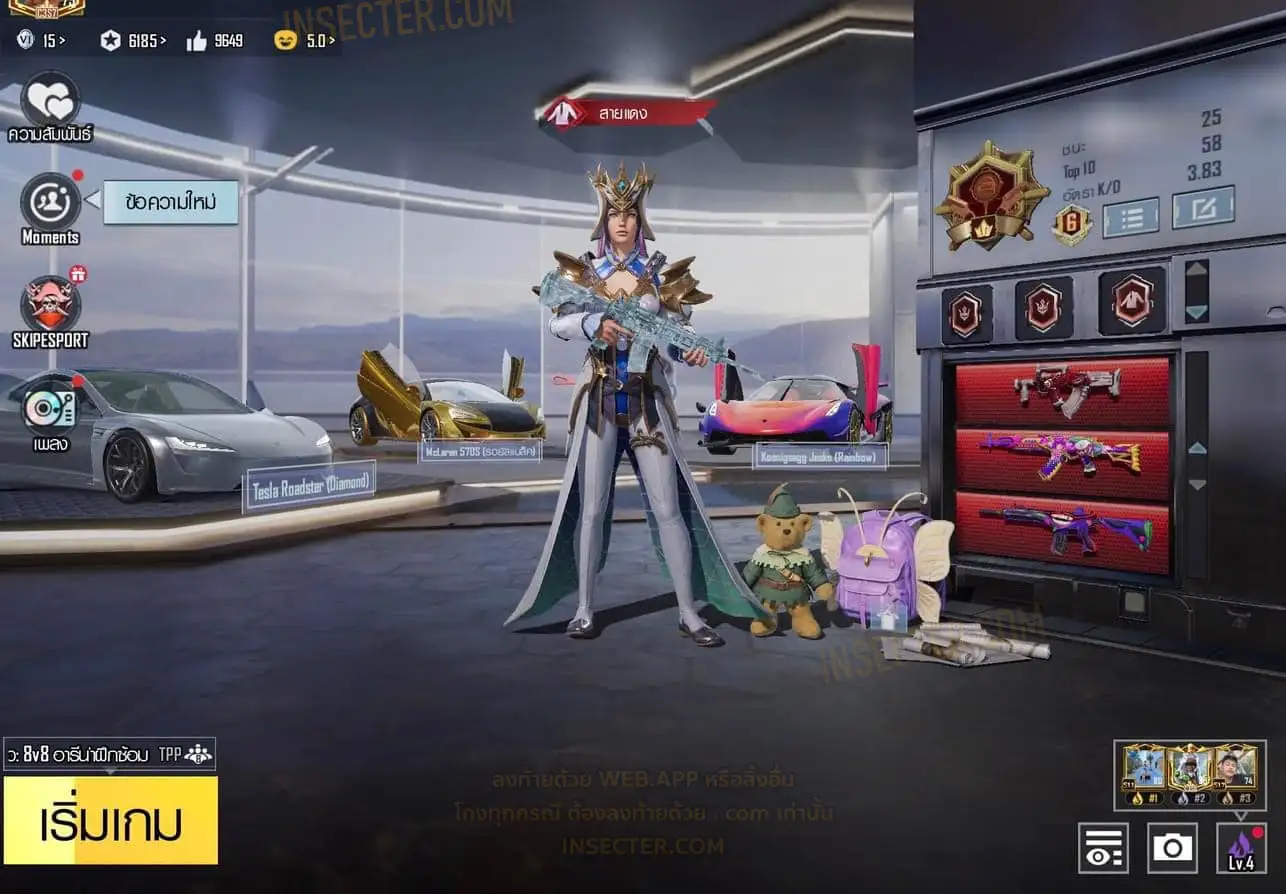Open the 8v8 TPP game mode selector
Image resolution: width=1286 pixels, height=894 pixels.
coord(109,754)
